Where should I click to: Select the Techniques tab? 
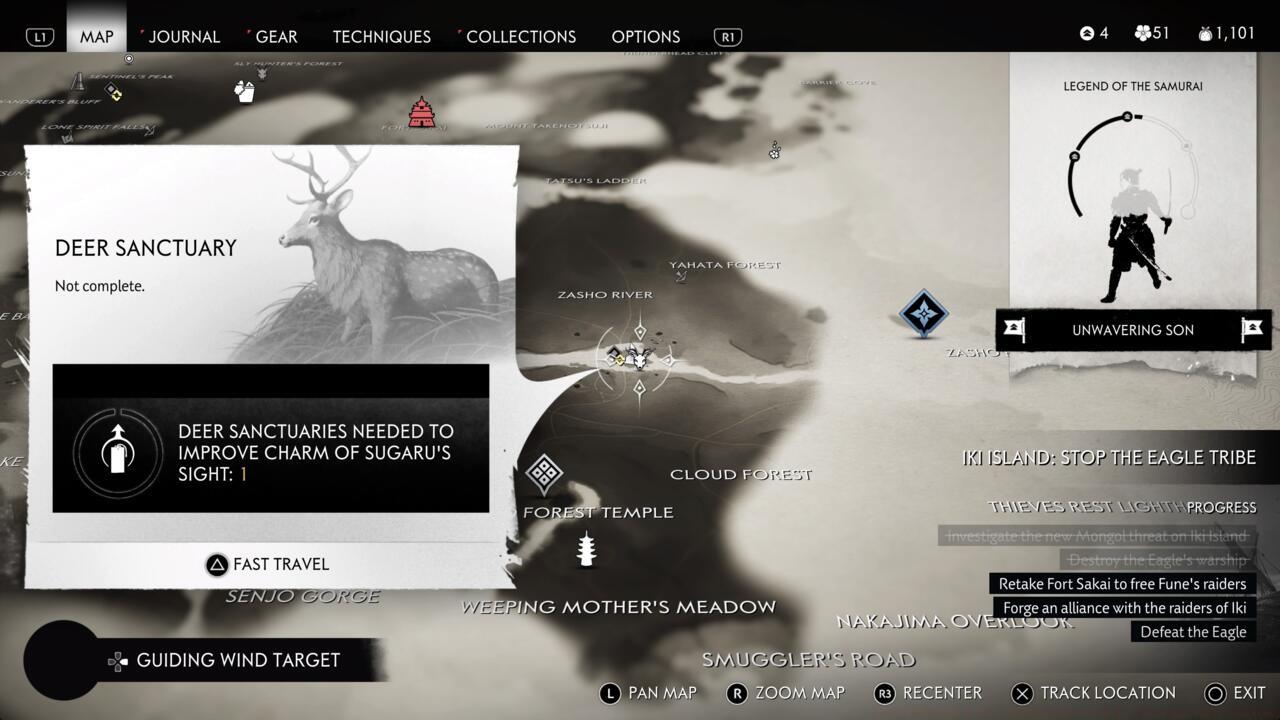tap(381, 37)
